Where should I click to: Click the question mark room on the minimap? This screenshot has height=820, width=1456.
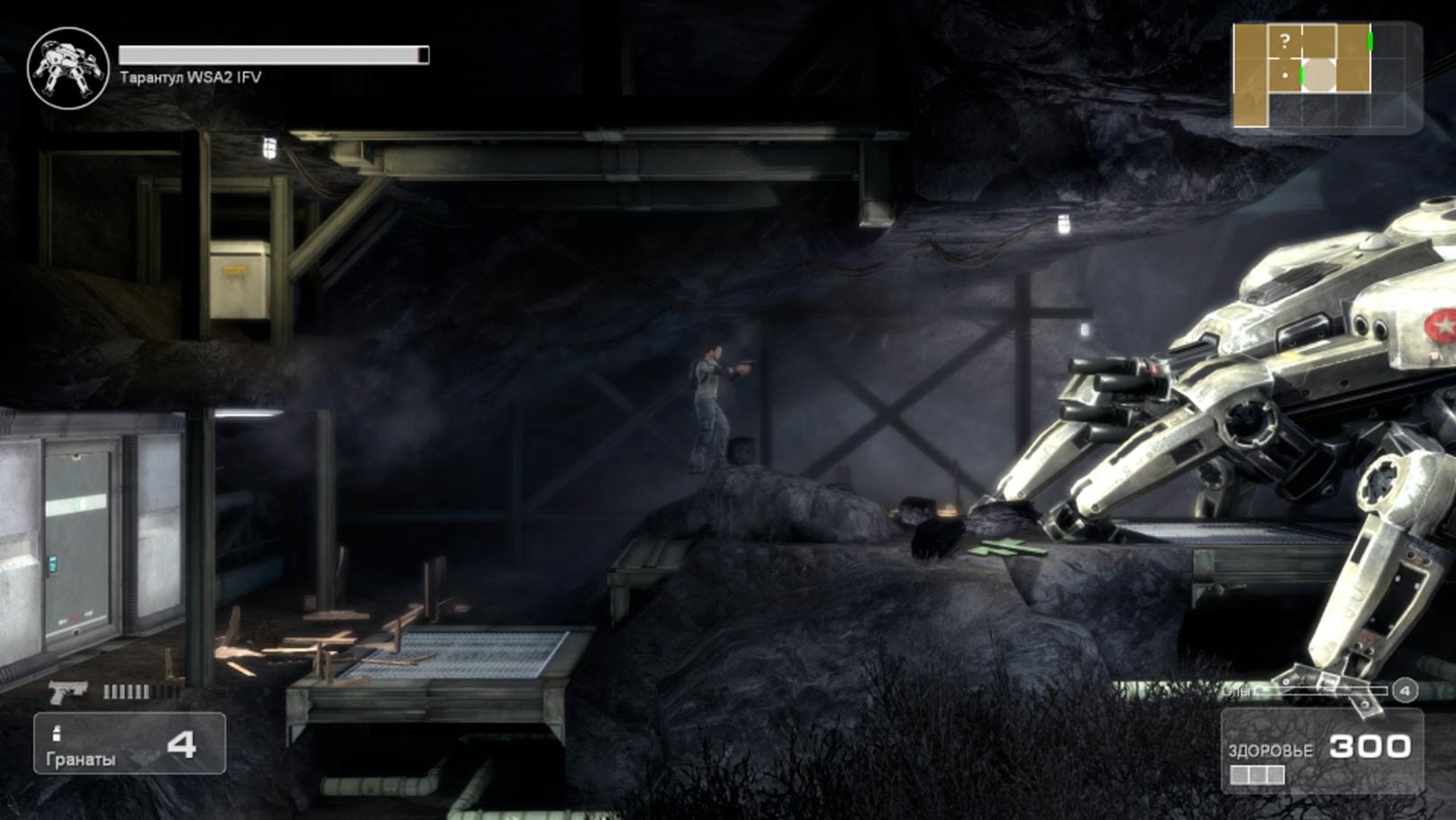[x=1286, y=41]
